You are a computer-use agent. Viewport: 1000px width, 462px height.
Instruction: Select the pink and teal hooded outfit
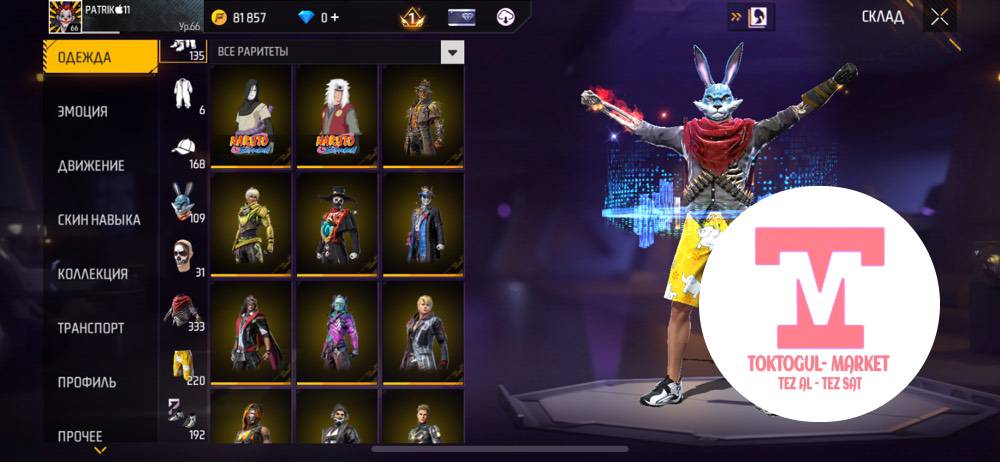(x=335, y=332)
